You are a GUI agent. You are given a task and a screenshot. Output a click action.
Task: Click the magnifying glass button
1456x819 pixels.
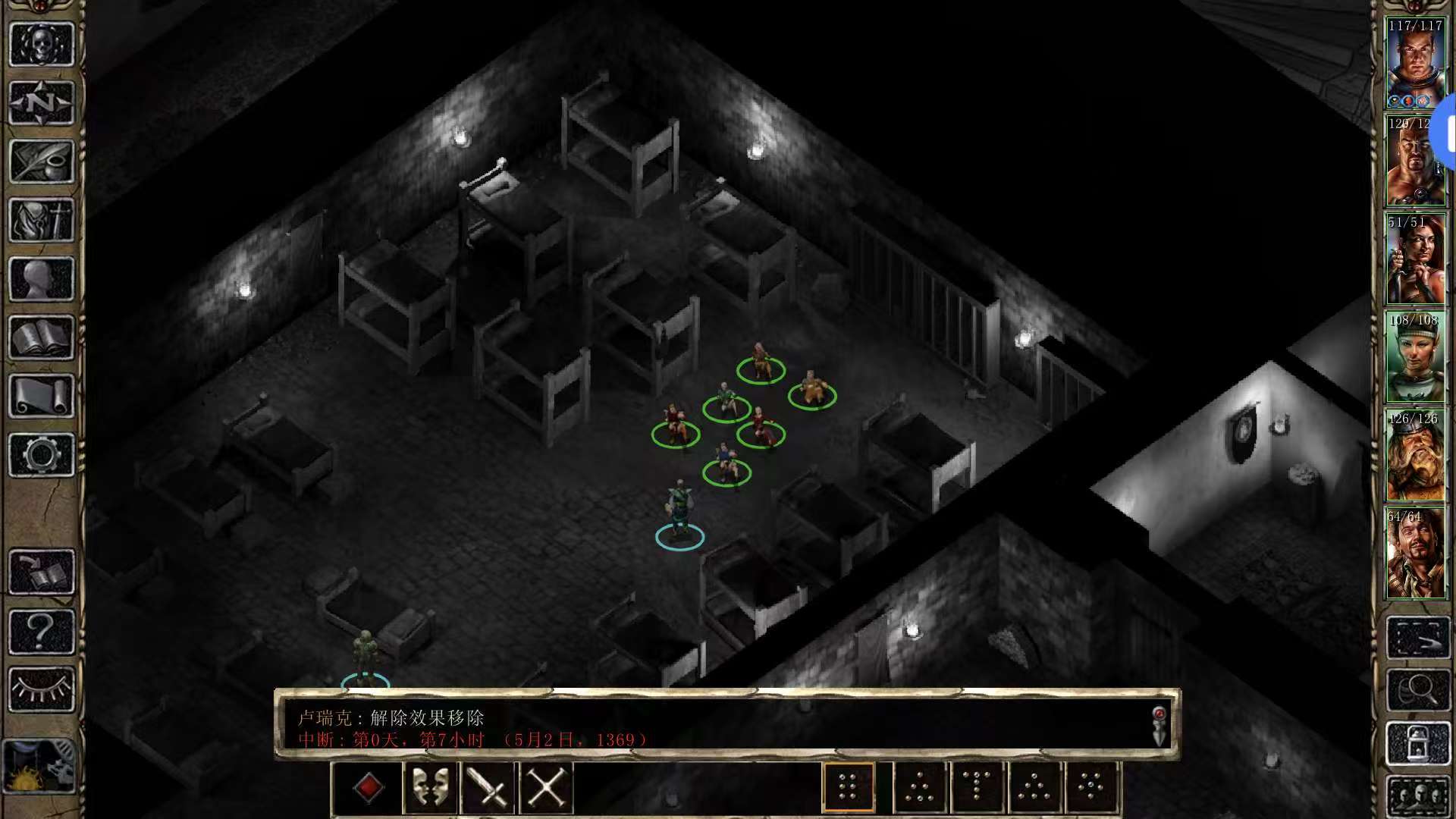pyautogui.click(x=1417, y=690)
